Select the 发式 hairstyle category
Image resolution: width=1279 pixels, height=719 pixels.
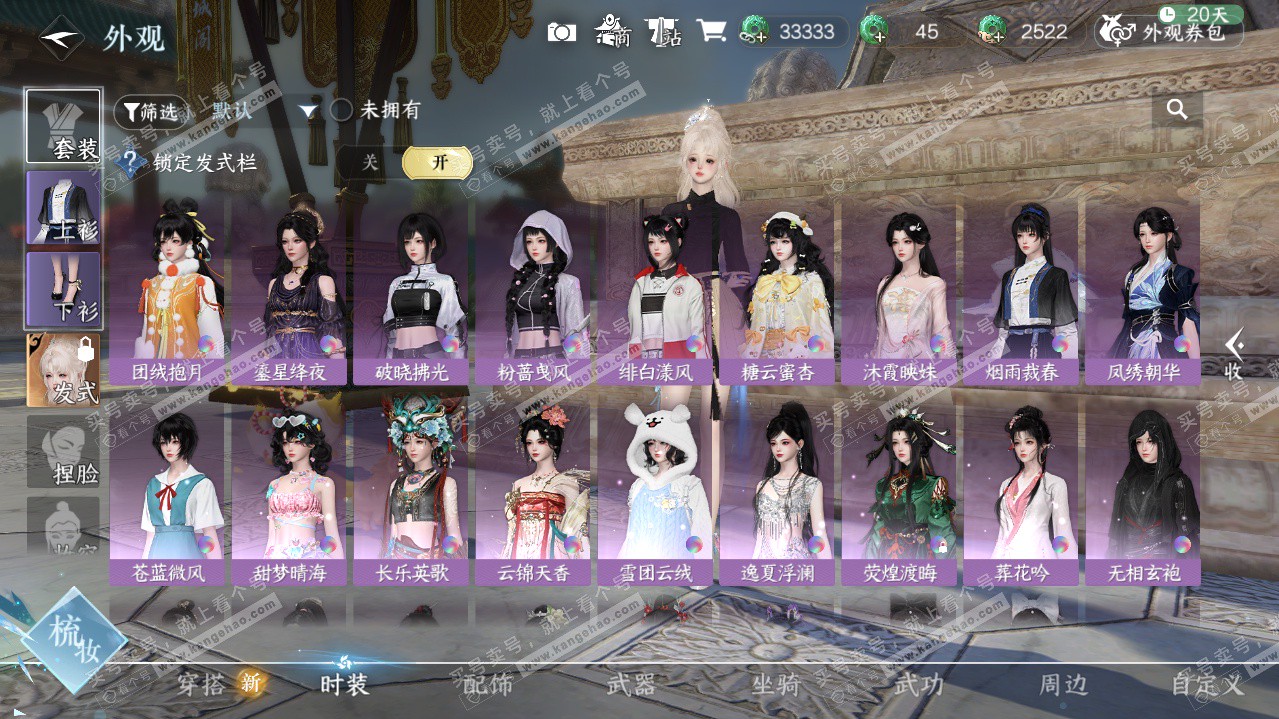[x=64, y=370]
